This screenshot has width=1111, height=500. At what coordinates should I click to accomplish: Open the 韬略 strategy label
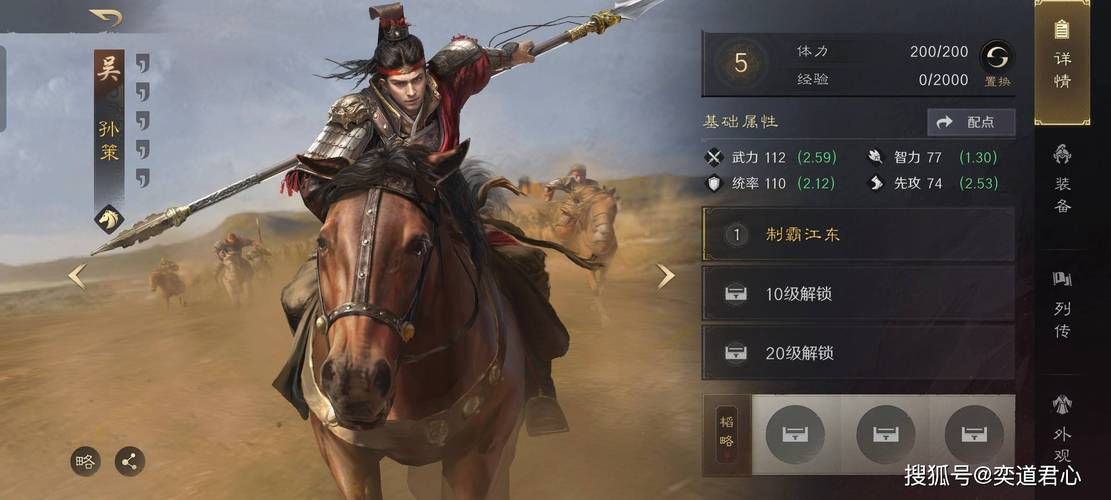point(727,433)
